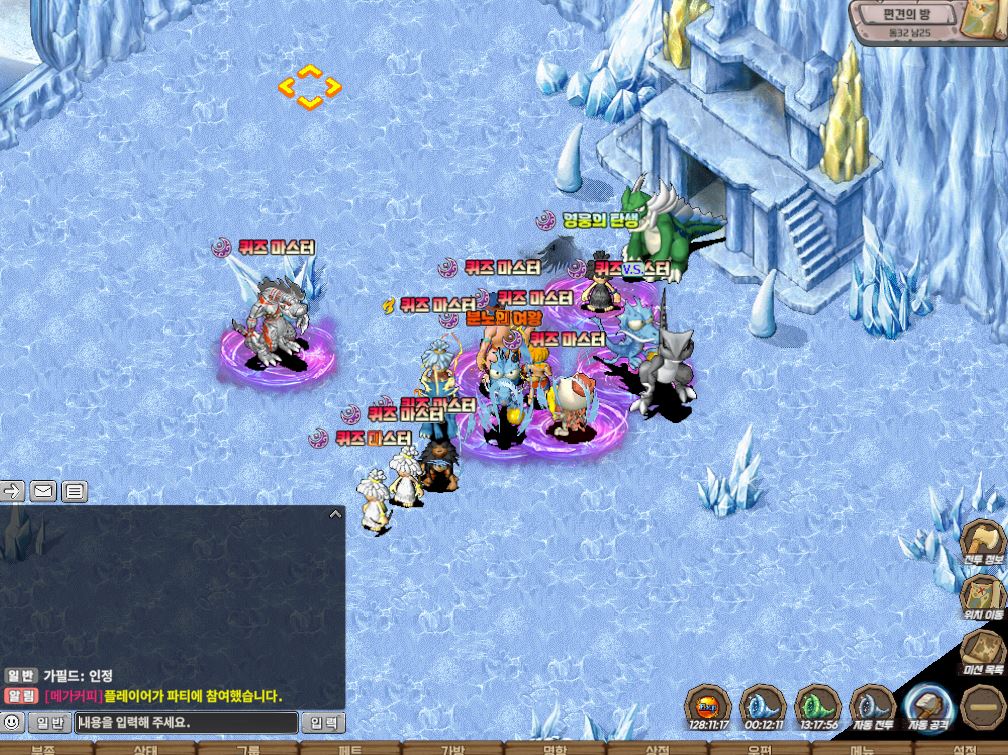The height and width of the screenshot is (755, 1008).
Task: Open the chat list lines button
Action: tap(75, 490)
